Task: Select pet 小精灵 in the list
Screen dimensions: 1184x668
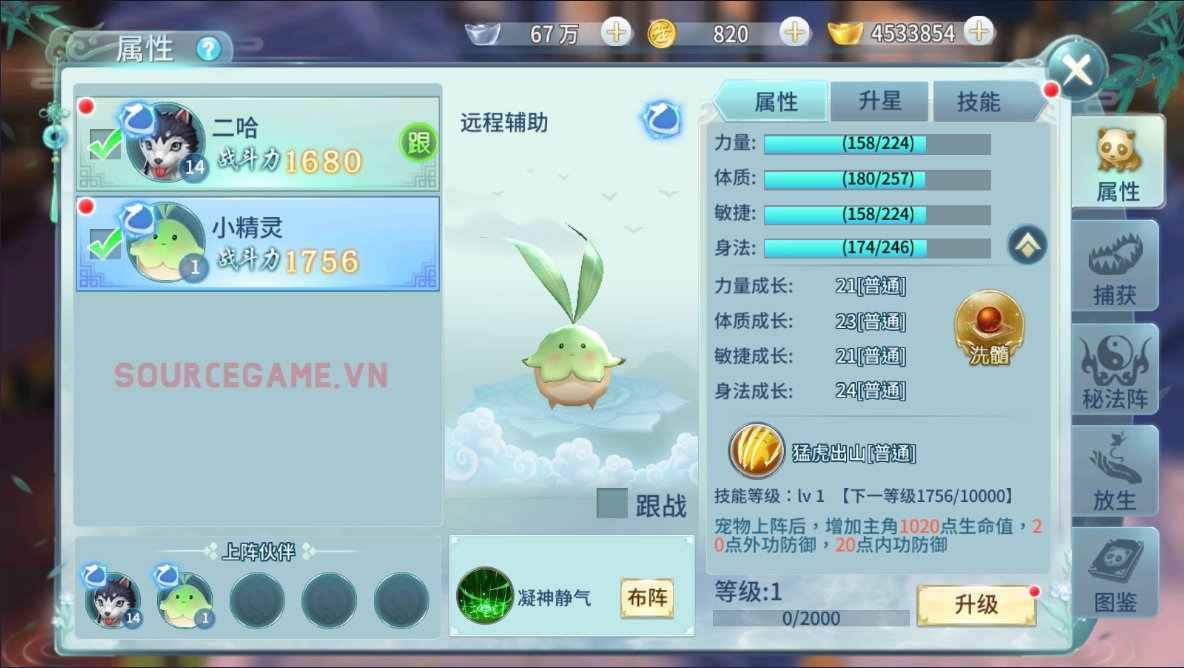Action: (258, 243)
